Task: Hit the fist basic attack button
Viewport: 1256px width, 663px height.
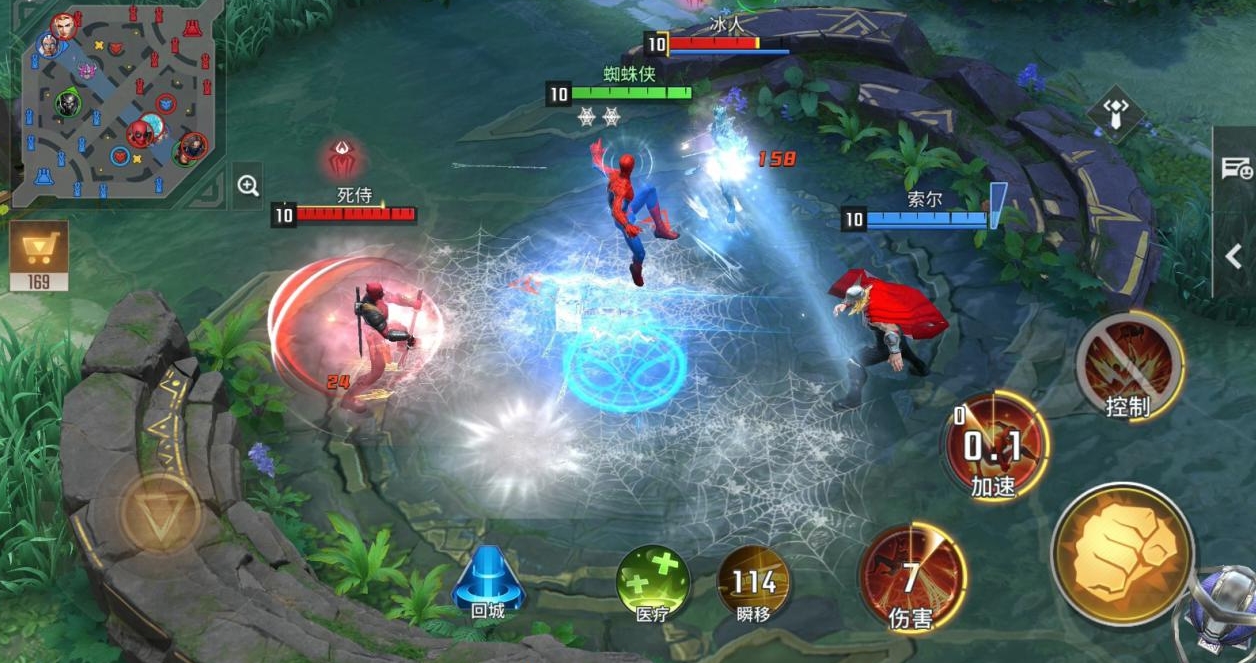Action: (1122, 553)
